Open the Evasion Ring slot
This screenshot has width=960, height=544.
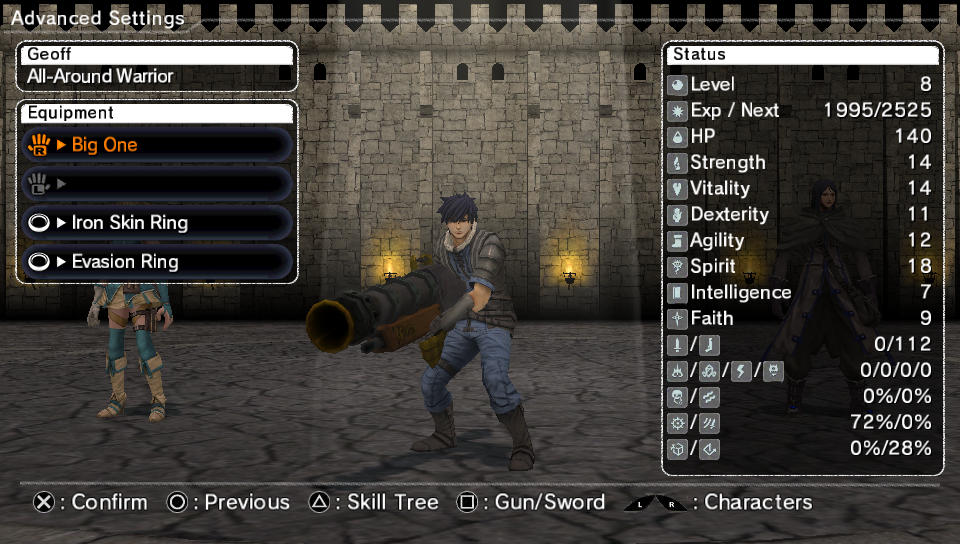pyautogui.click(x=157, y=262)
